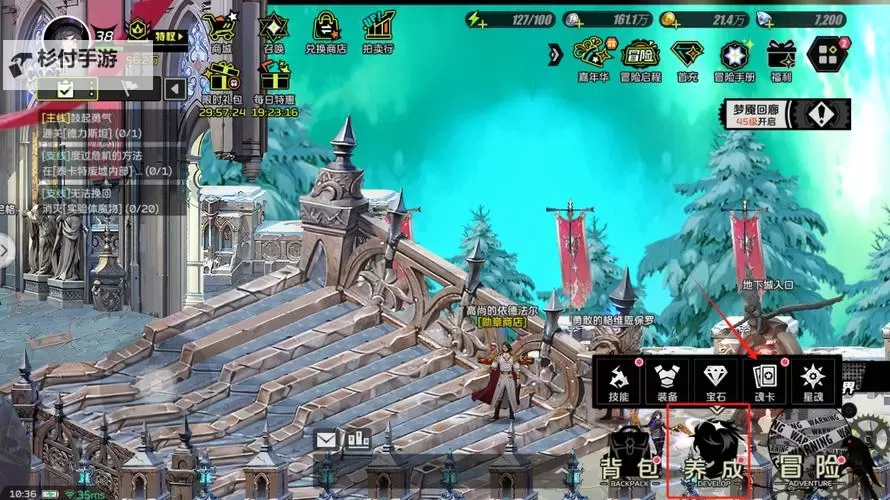Open the 冒险手册 adventure handbook

(x=734, y=56)
